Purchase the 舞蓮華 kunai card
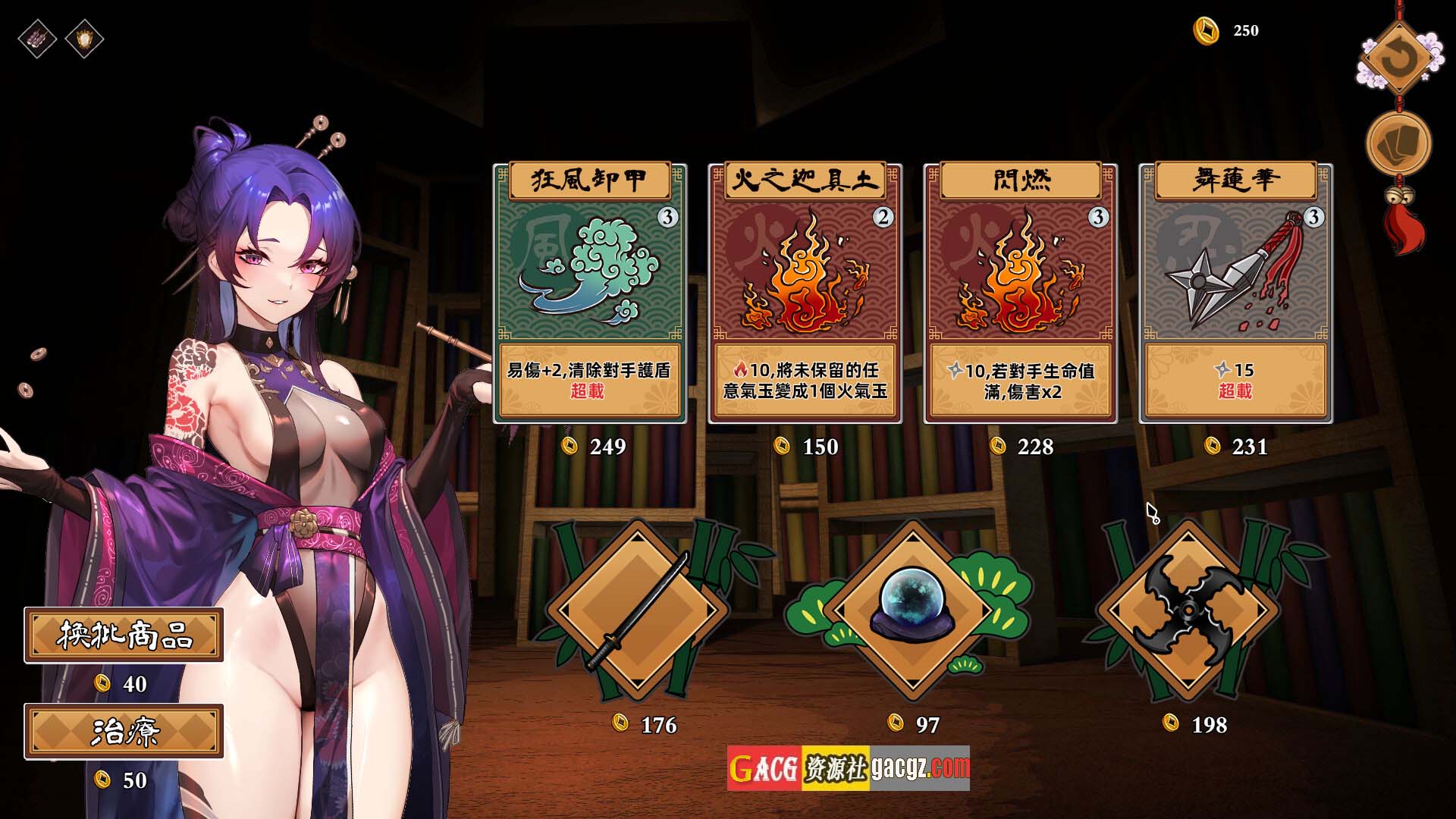 click(1235, 293)
